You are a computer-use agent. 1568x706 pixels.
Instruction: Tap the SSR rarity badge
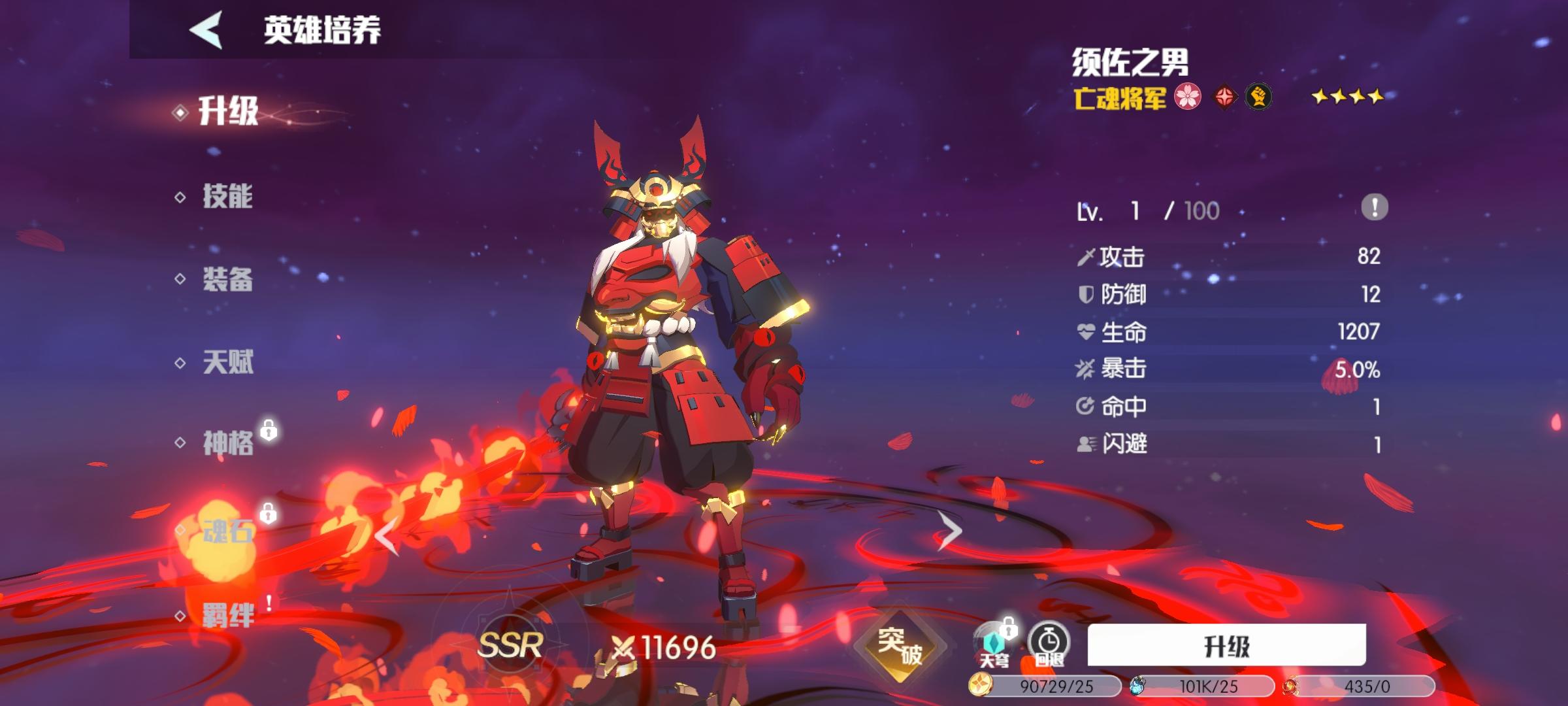pos(510,646)
